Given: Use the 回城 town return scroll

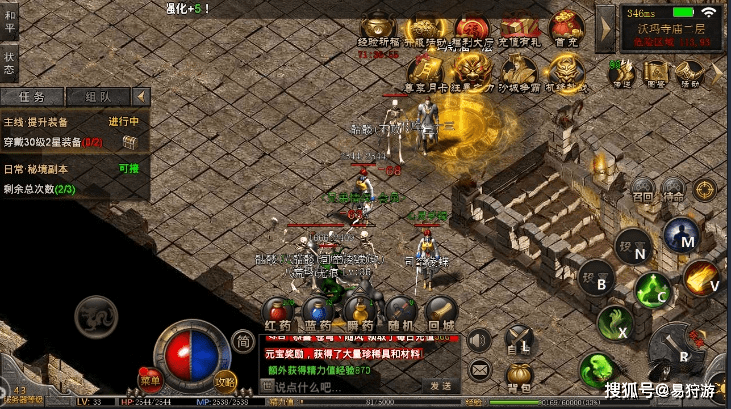Looking at the screenshot, I should [x=441, y=313].
